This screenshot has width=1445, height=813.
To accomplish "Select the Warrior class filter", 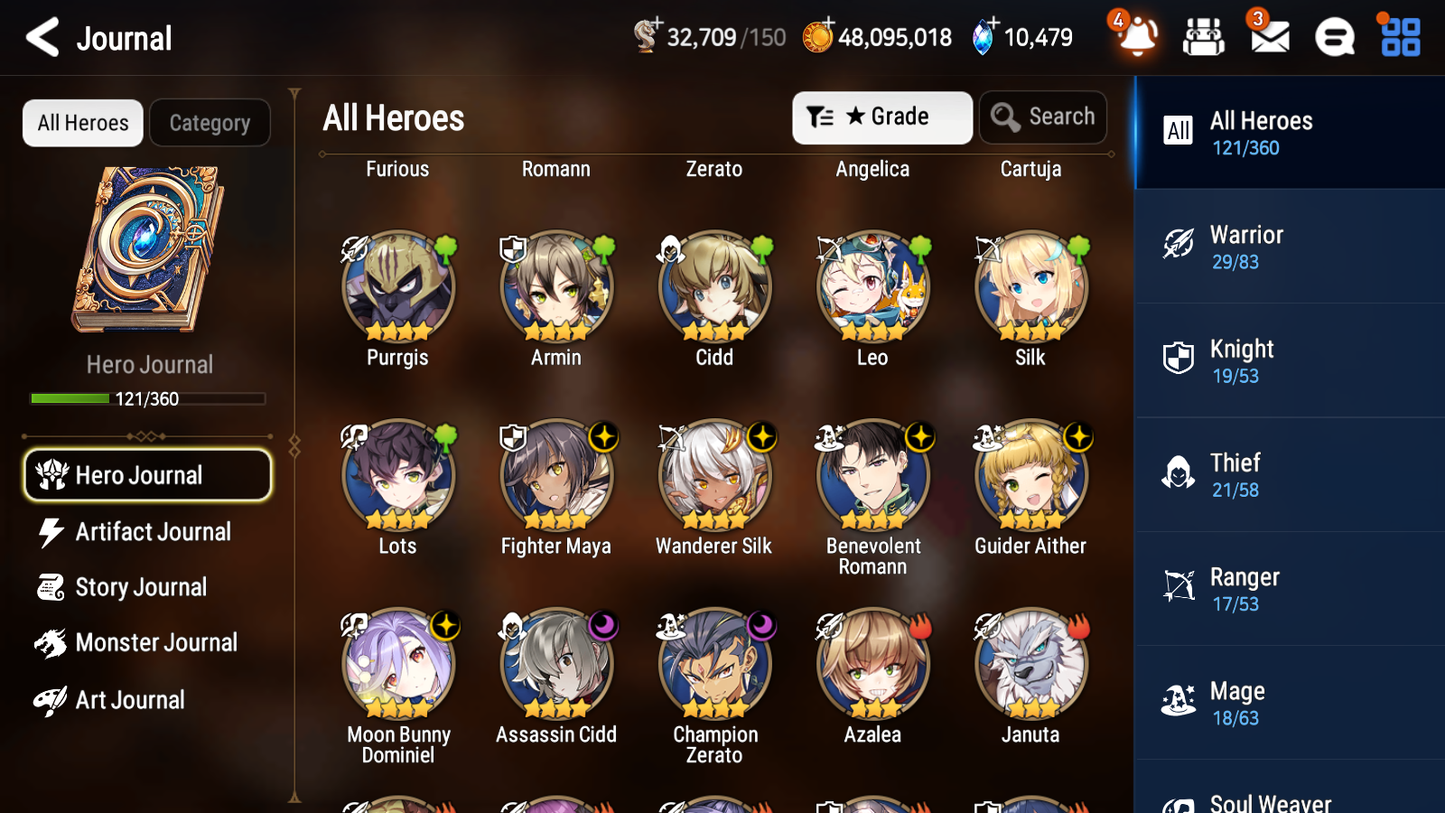I will click(x=1289, y=246).
